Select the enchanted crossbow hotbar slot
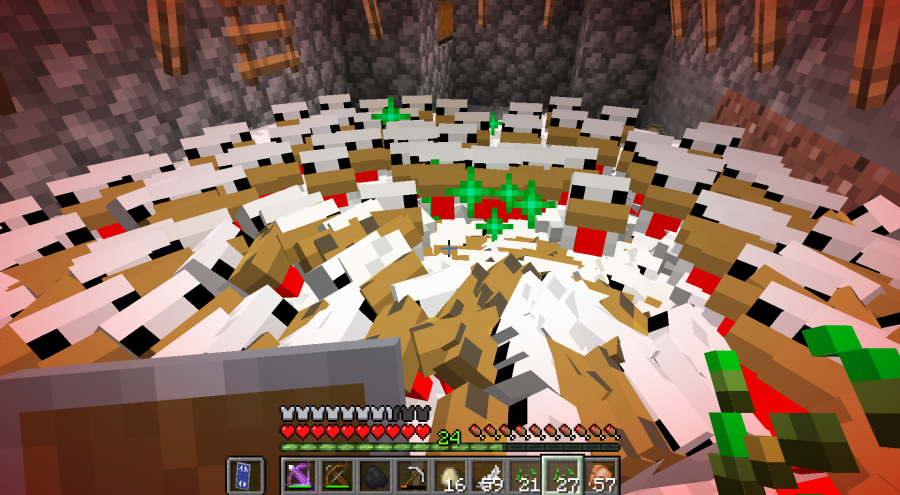 [x=299, y=475]
